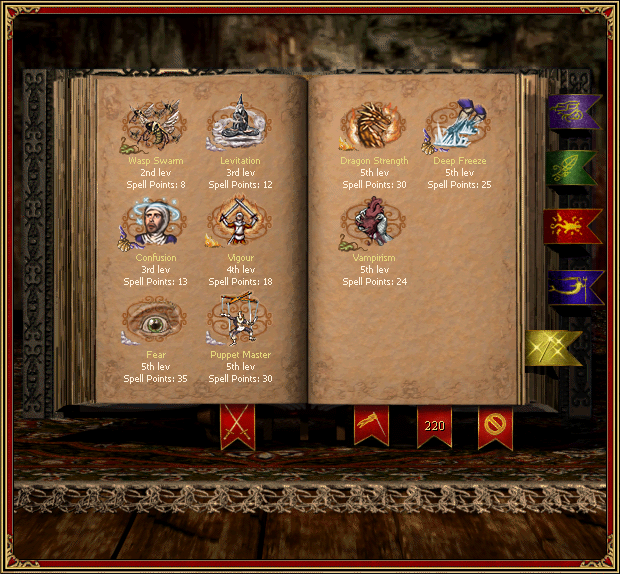
Task: Close the spell book with the prohibition bookmark
Action: click(495, 426)
